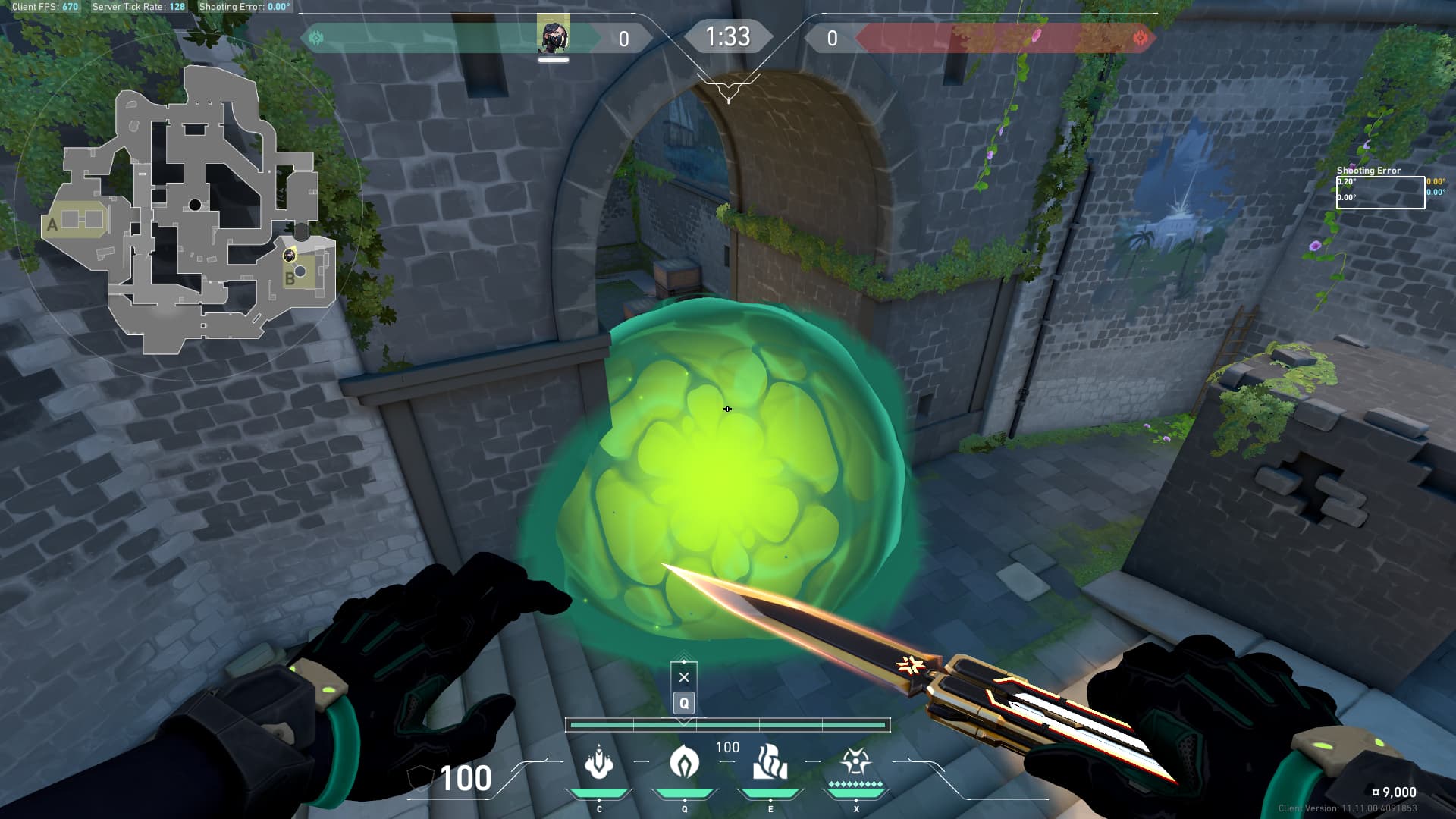Select the A site marker on minimap
Image resolution: width=1456 pixels, height=819 pixels.
[x=52, y=224]
